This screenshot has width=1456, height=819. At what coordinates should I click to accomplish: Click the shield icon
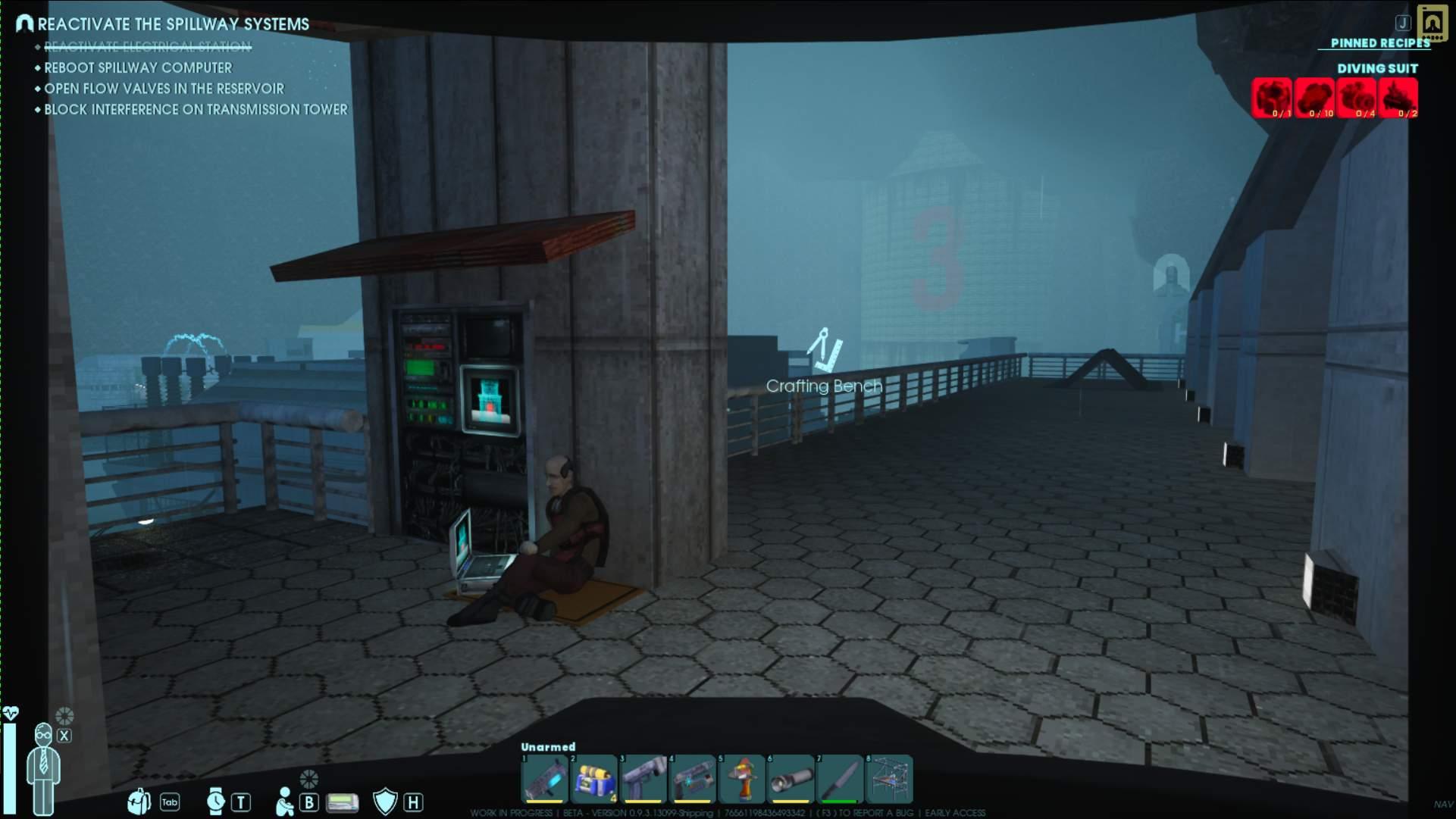click(385, 801)
